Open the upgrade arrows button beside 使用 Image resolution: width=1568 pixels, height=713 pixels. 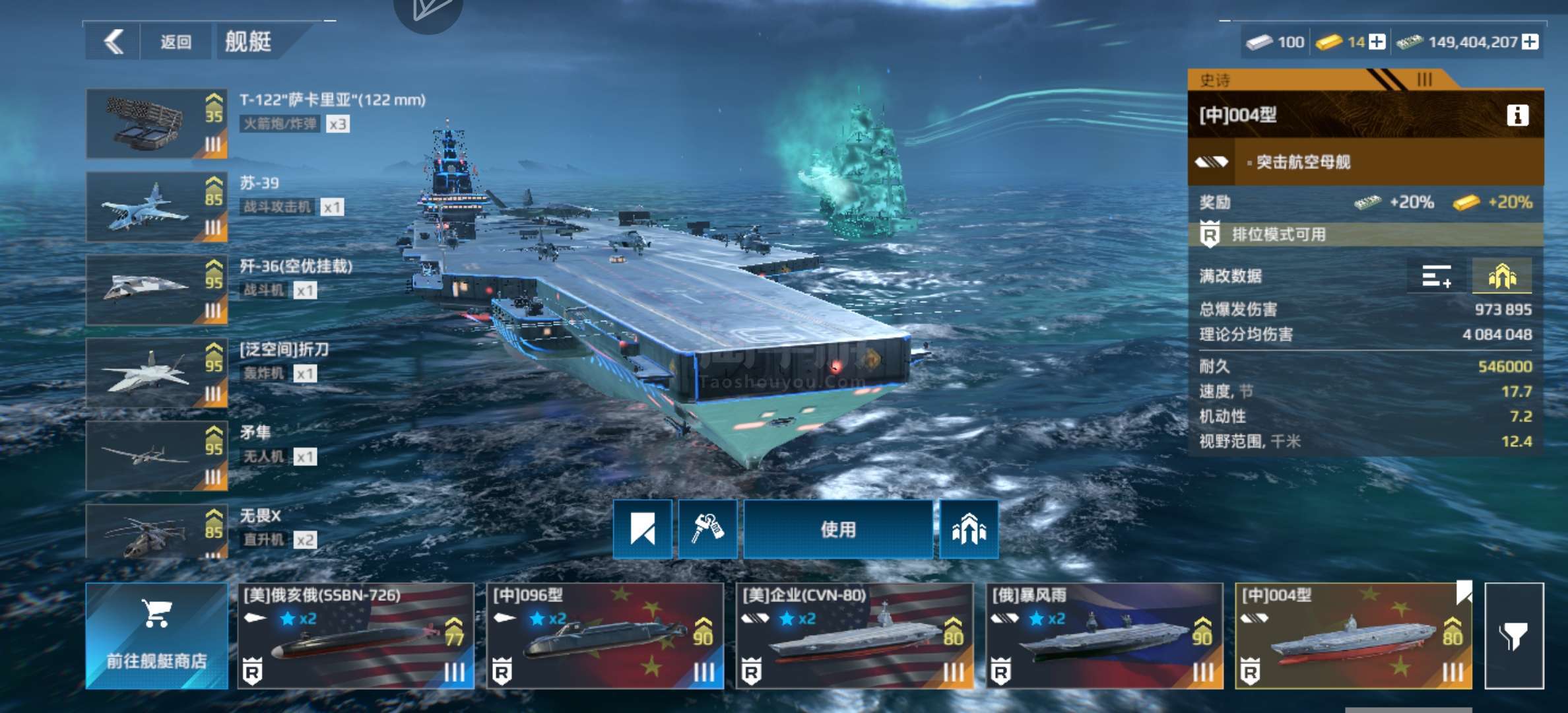click(x=969, y=529)
